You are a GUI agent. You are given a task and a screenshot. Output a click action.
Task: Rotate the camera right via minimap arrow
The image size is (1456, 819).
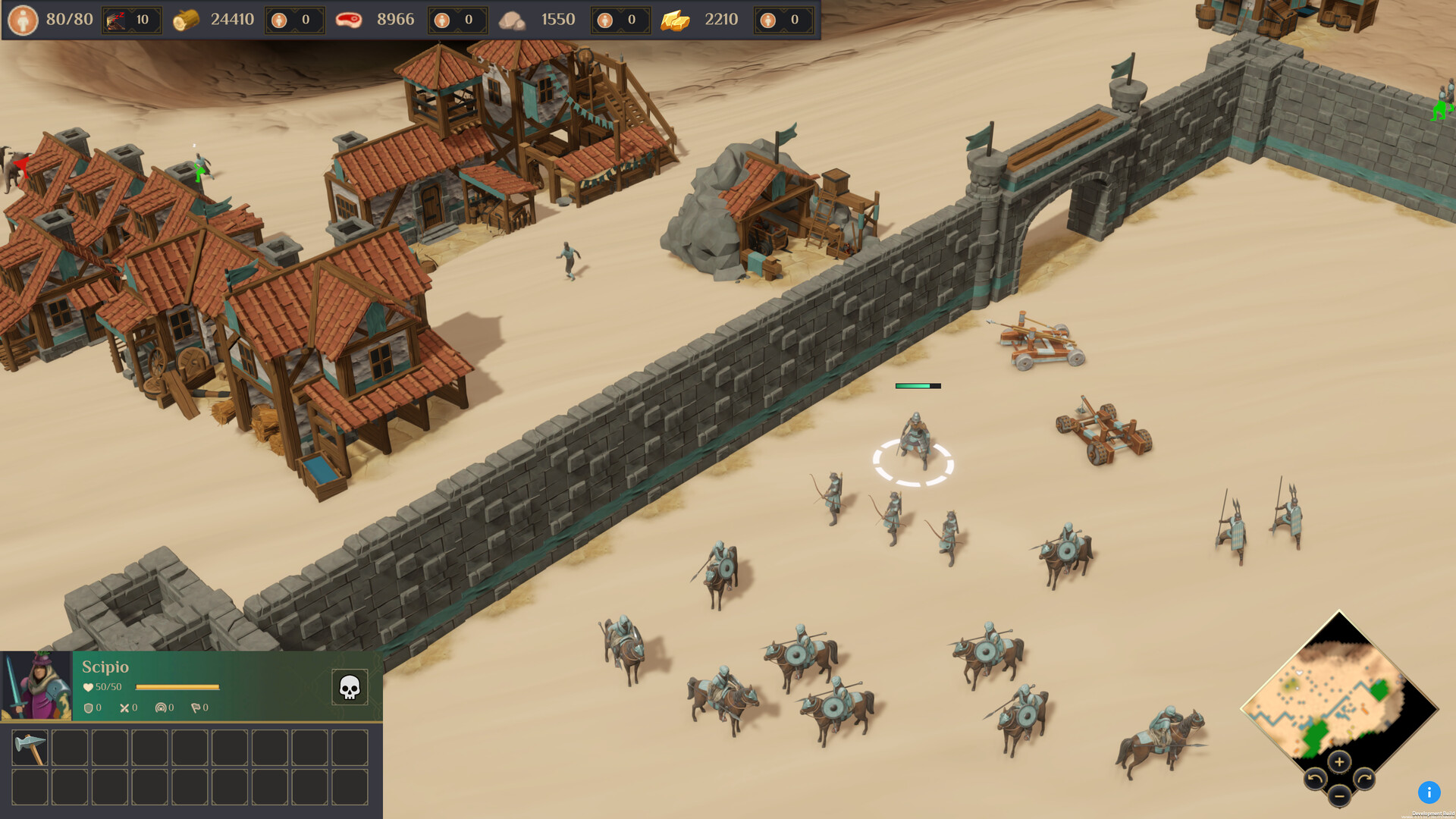1365,778
